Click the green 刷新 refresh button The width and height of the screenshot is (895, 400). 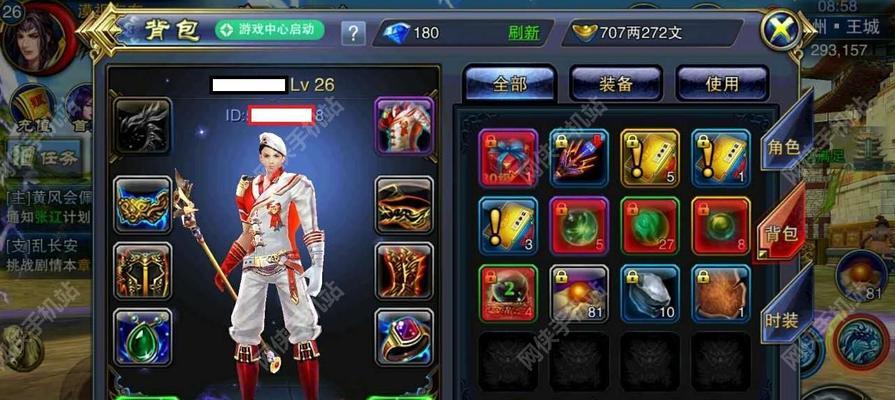click(x=522, y=33)
